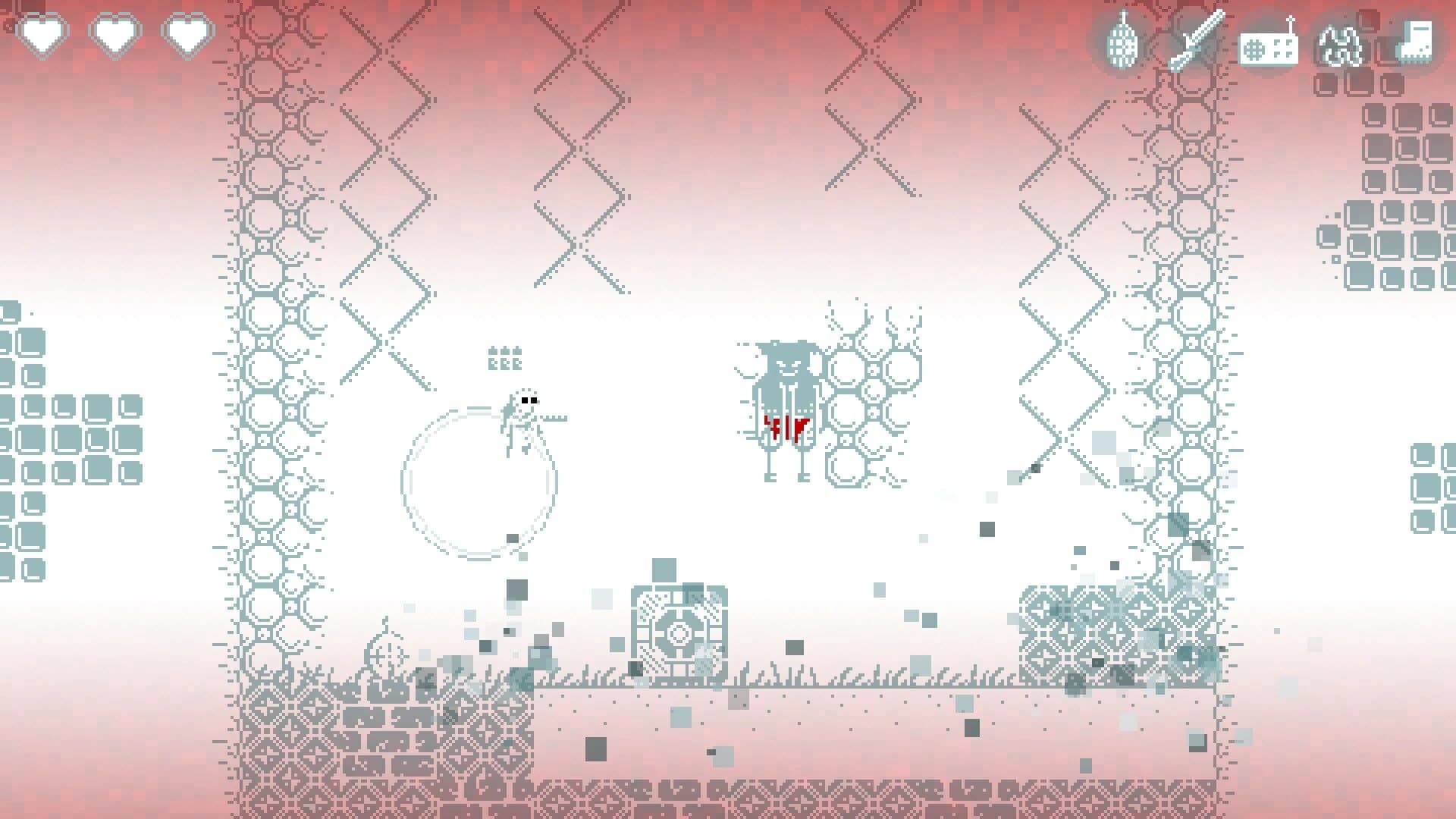Select the wings item icon

click(x=1338, y=44)
